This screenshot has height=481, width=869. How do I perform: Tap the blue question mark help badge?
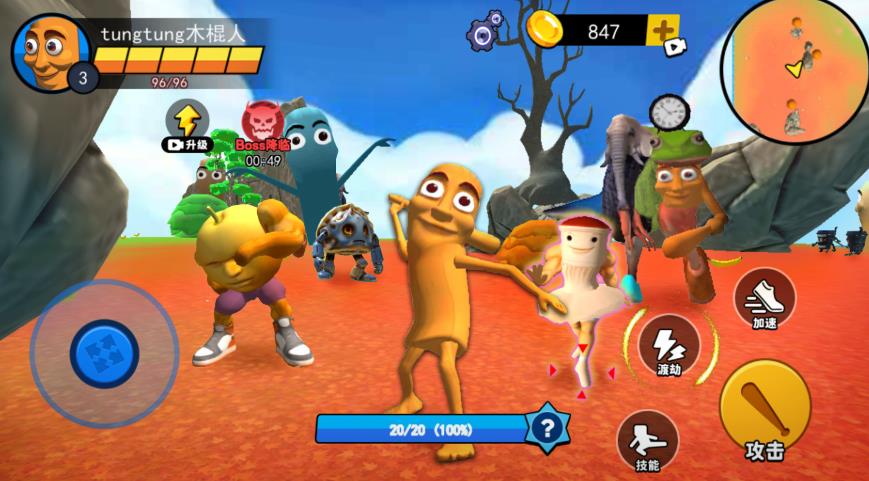coord(546,429)
